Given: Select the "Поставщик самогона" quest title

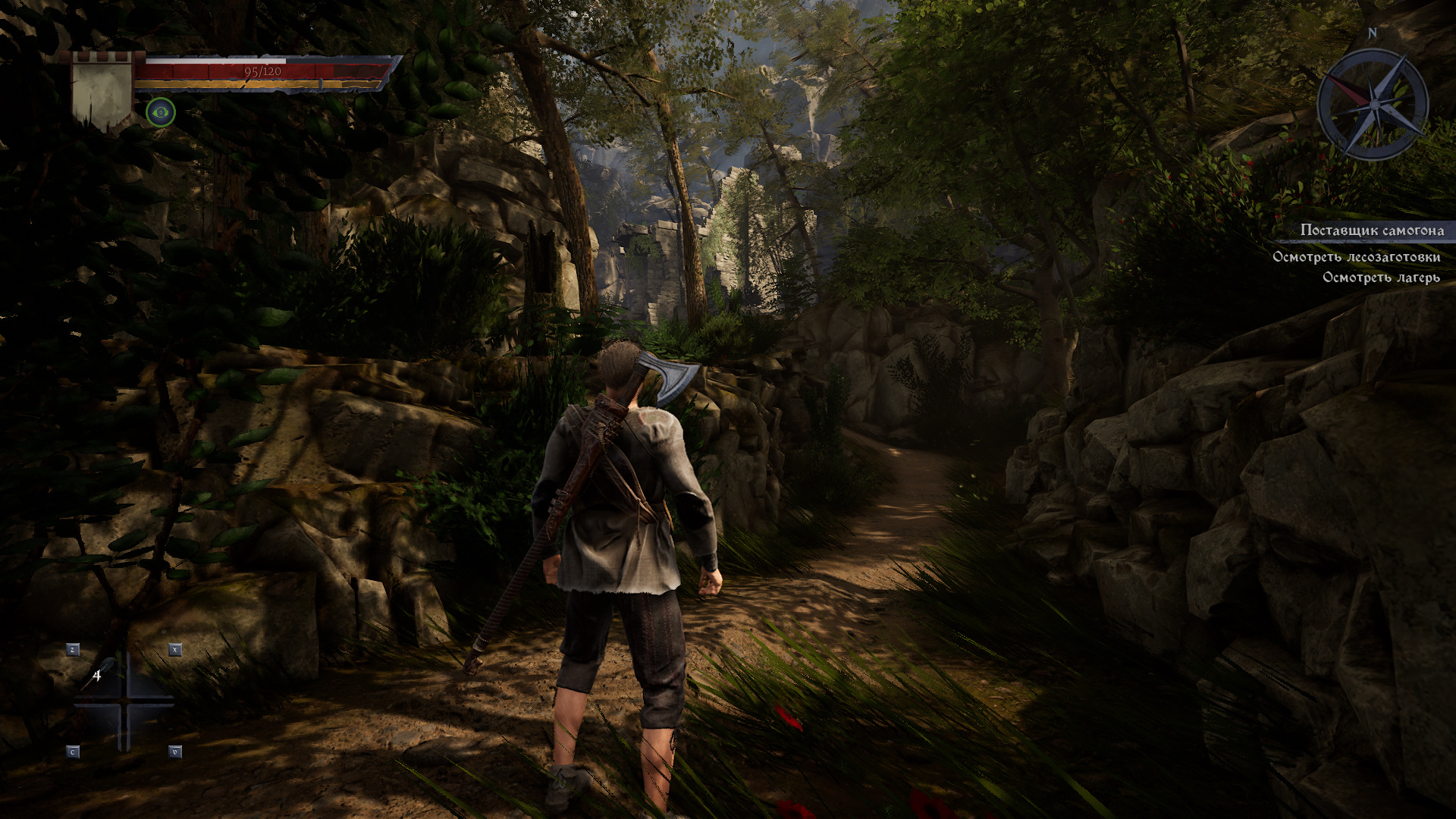Looking at the screenshot, I should pos(1371,231).
